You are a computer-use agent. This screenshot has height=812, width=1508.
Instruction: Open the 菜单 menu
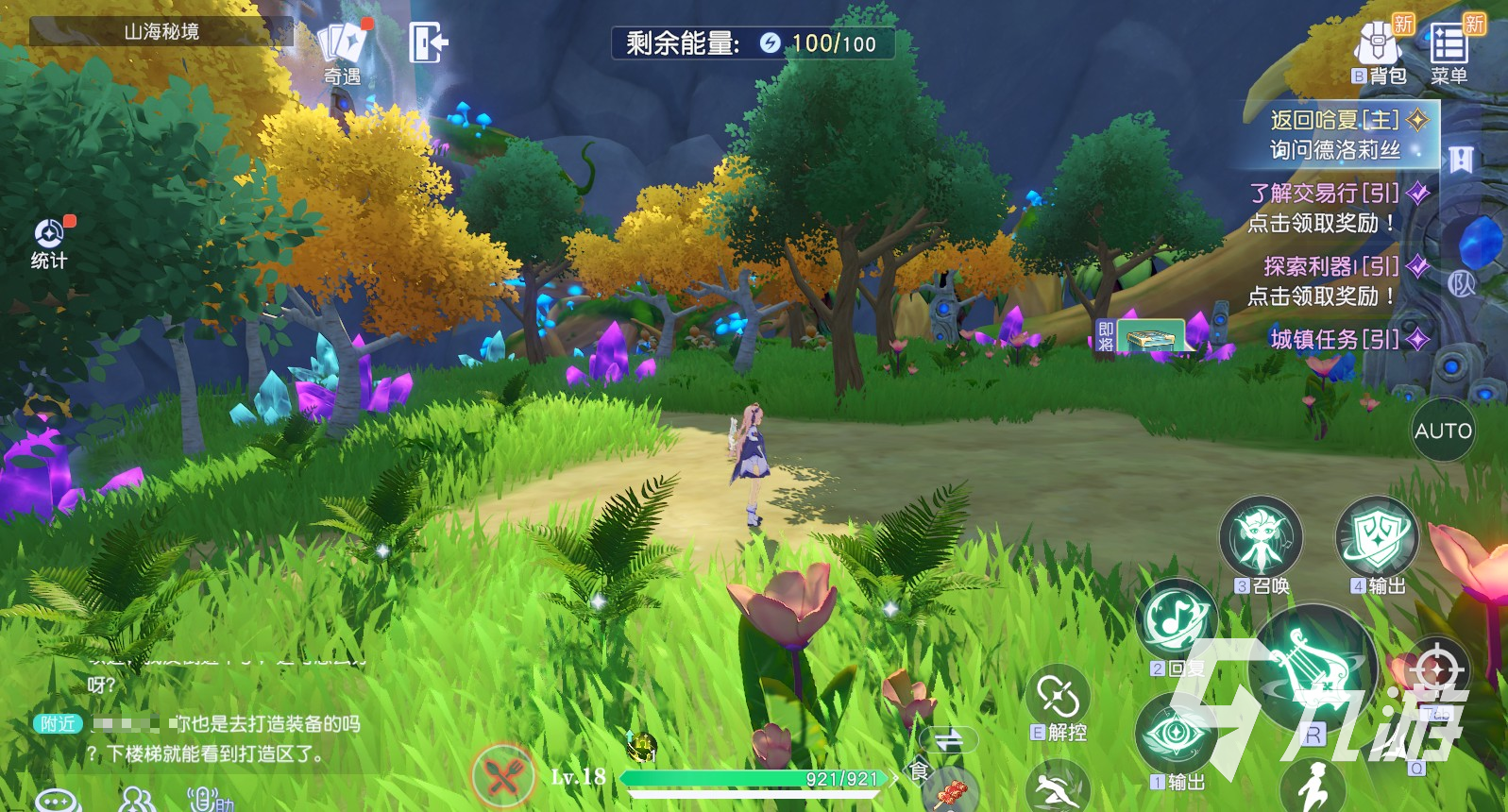[x=1449, y=51]
